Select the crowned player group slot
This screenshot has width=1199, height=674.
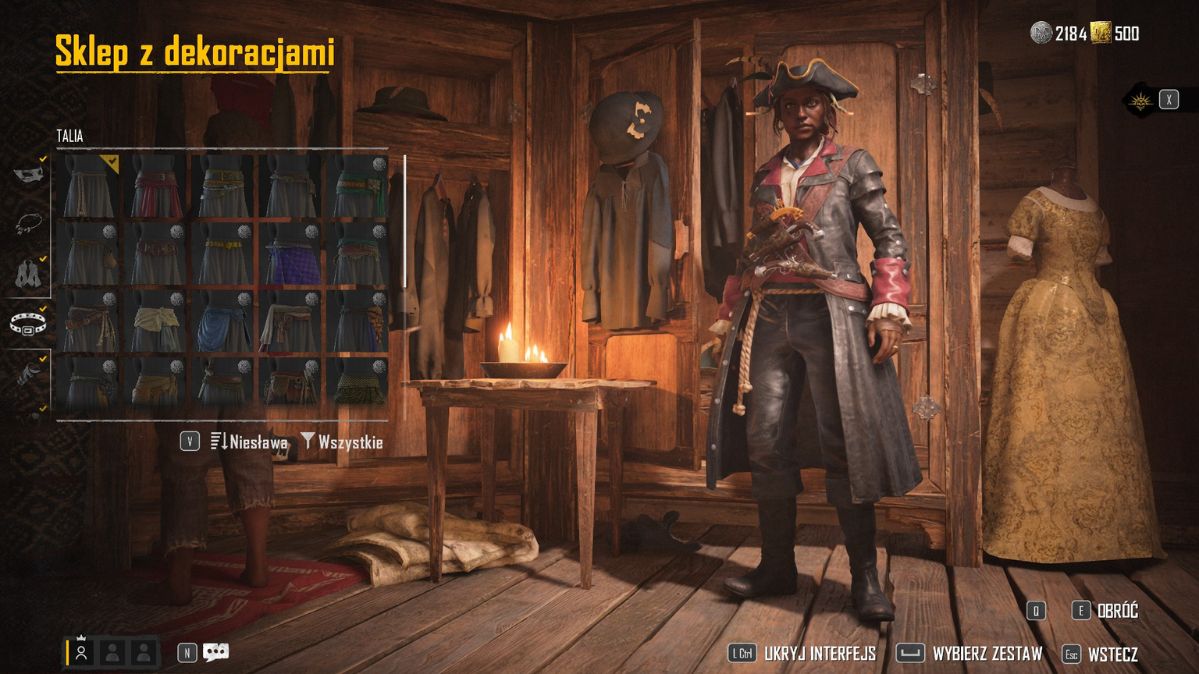click(x=82, y=652)
